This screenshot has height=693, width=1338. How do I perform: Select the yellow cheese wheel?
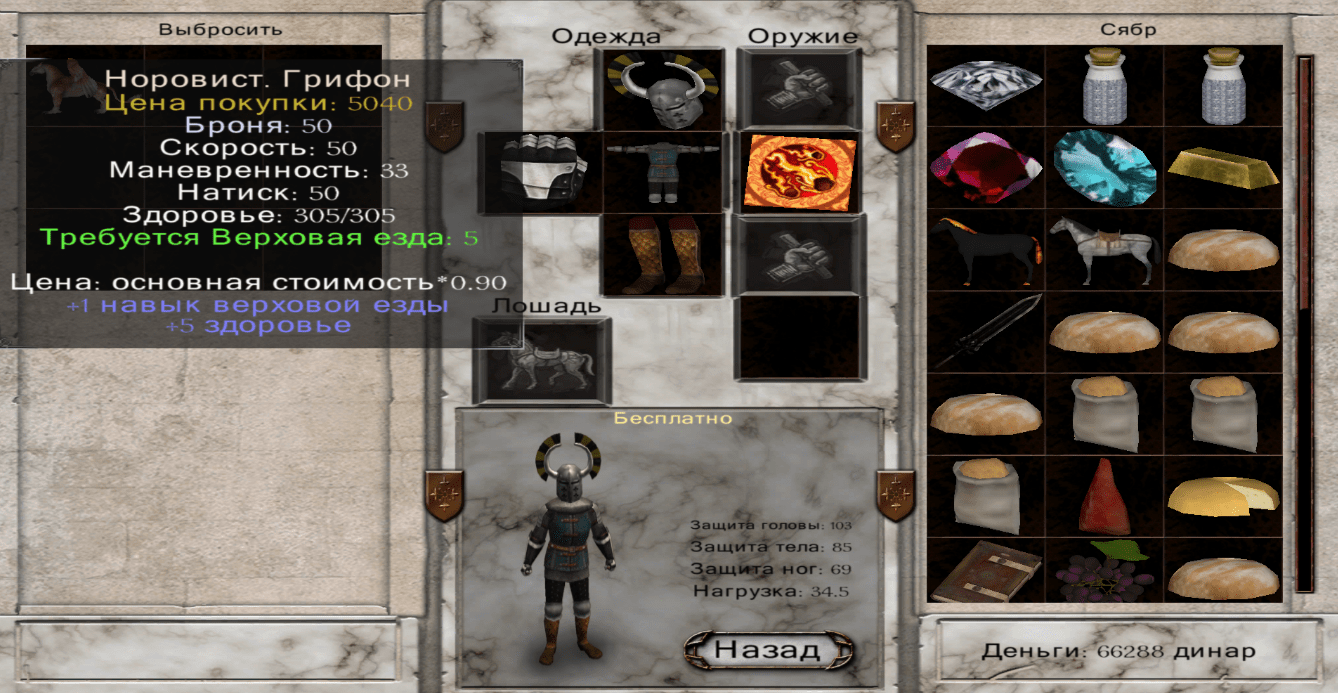click(1223, 496)
